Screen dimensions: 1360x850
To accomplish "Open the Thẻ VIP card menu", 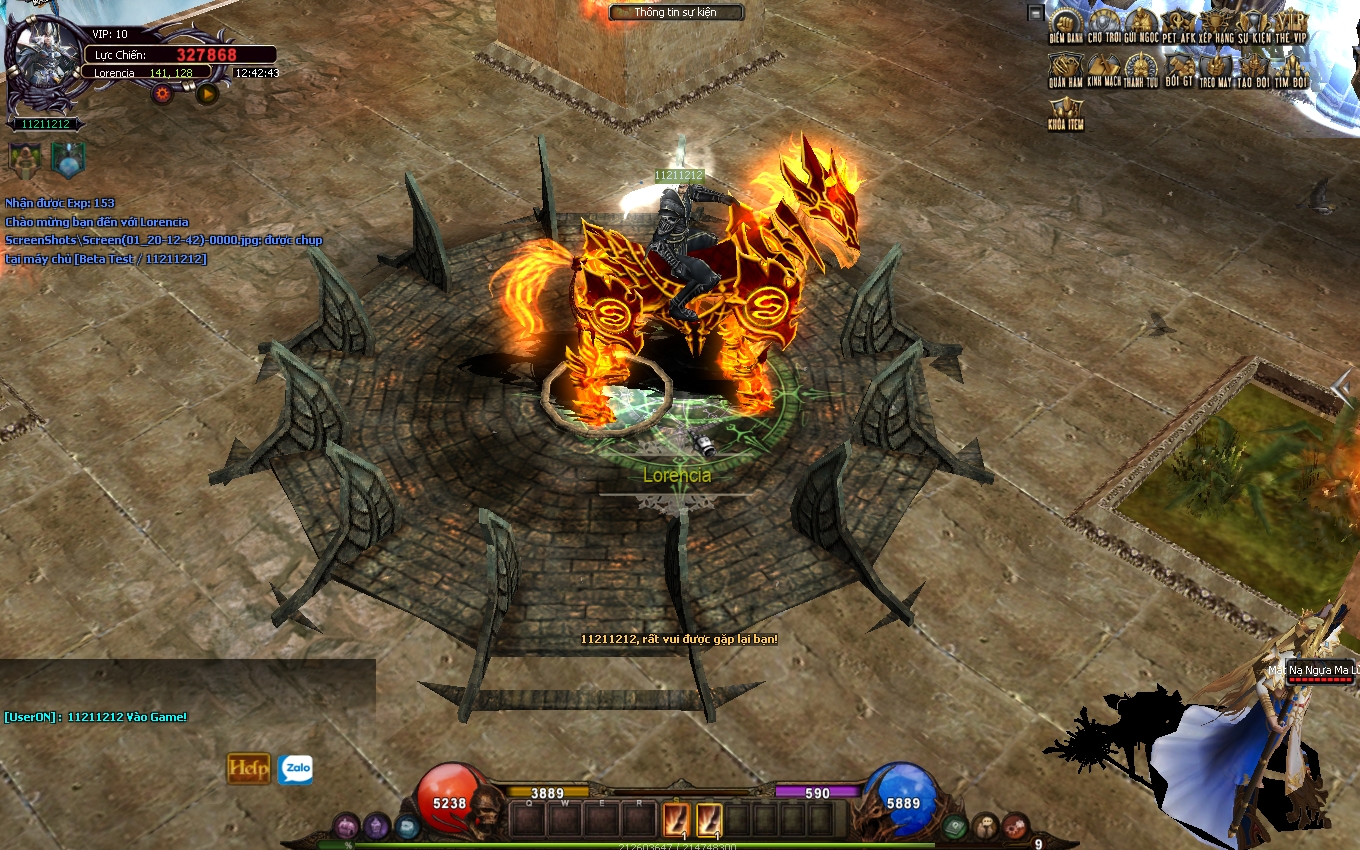I will 1291,23.
